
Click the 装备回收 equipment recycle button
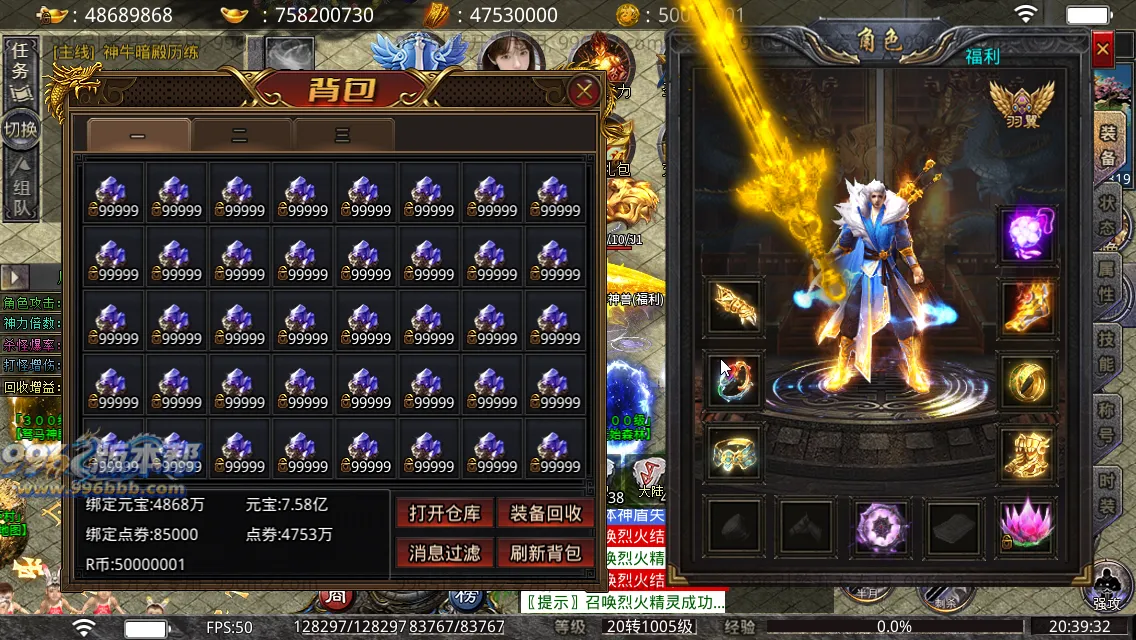click(546, 514)
